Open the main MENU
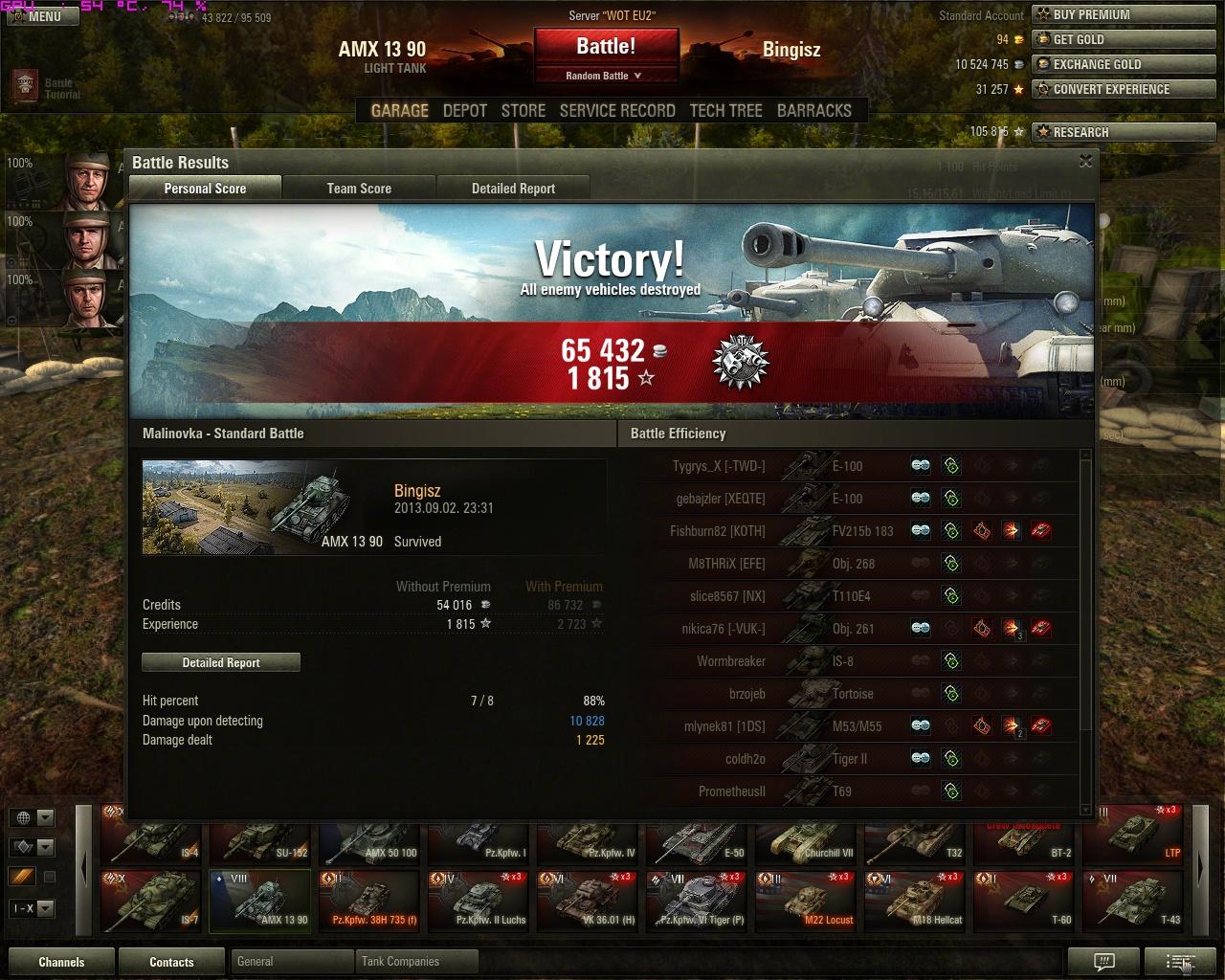1225x980 pixels. tap(36, 16)
